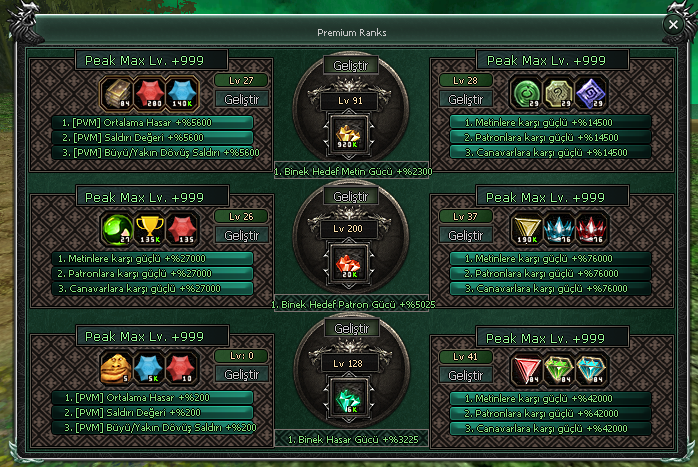Image resolution: width=698 pixels, height=467 pixels.
Task: Click Geliştir next to Lv 27
Action: (x=242, y=98)
